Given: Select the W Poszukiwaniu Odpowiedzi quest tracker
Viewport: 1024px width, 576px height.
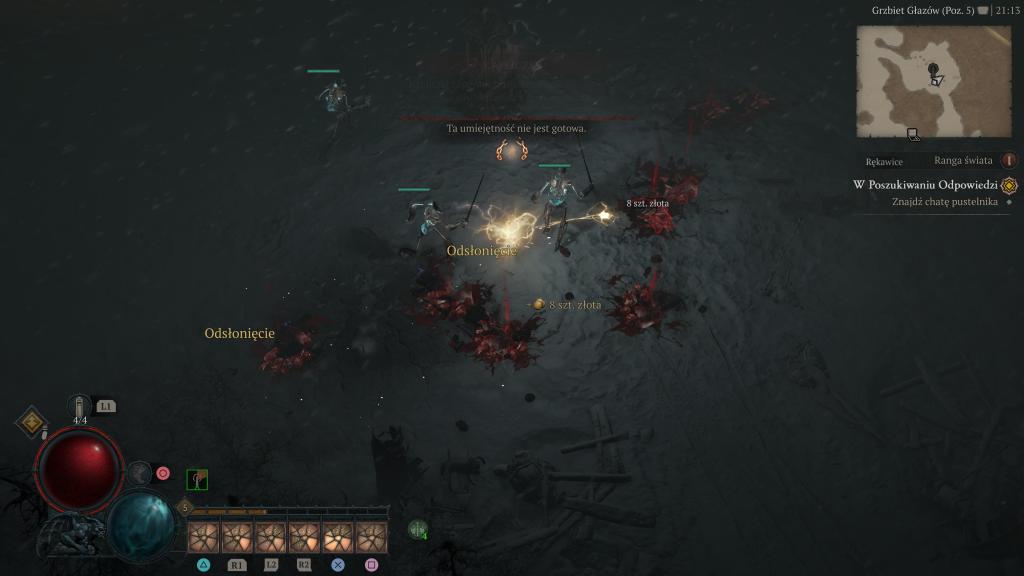Looking at the screenshot, I should [925, 185].
